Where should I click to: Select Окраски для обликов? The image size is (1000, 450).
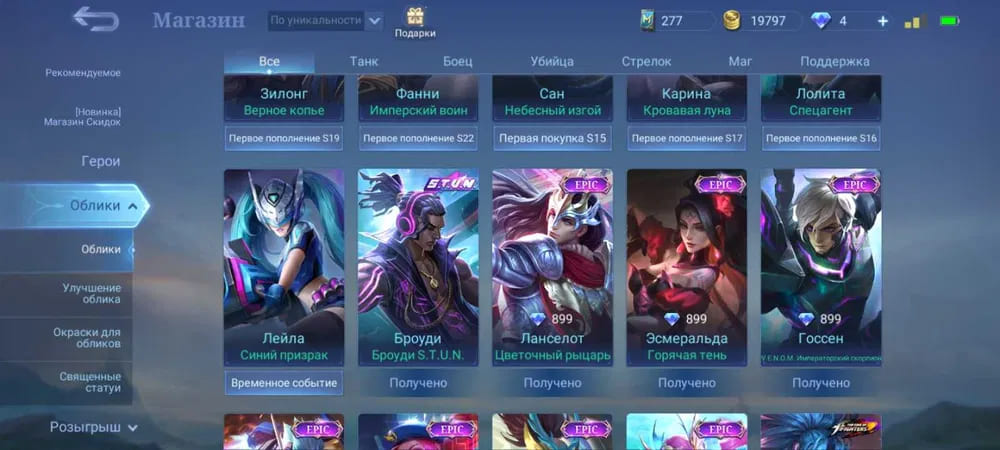coord(87,337)
